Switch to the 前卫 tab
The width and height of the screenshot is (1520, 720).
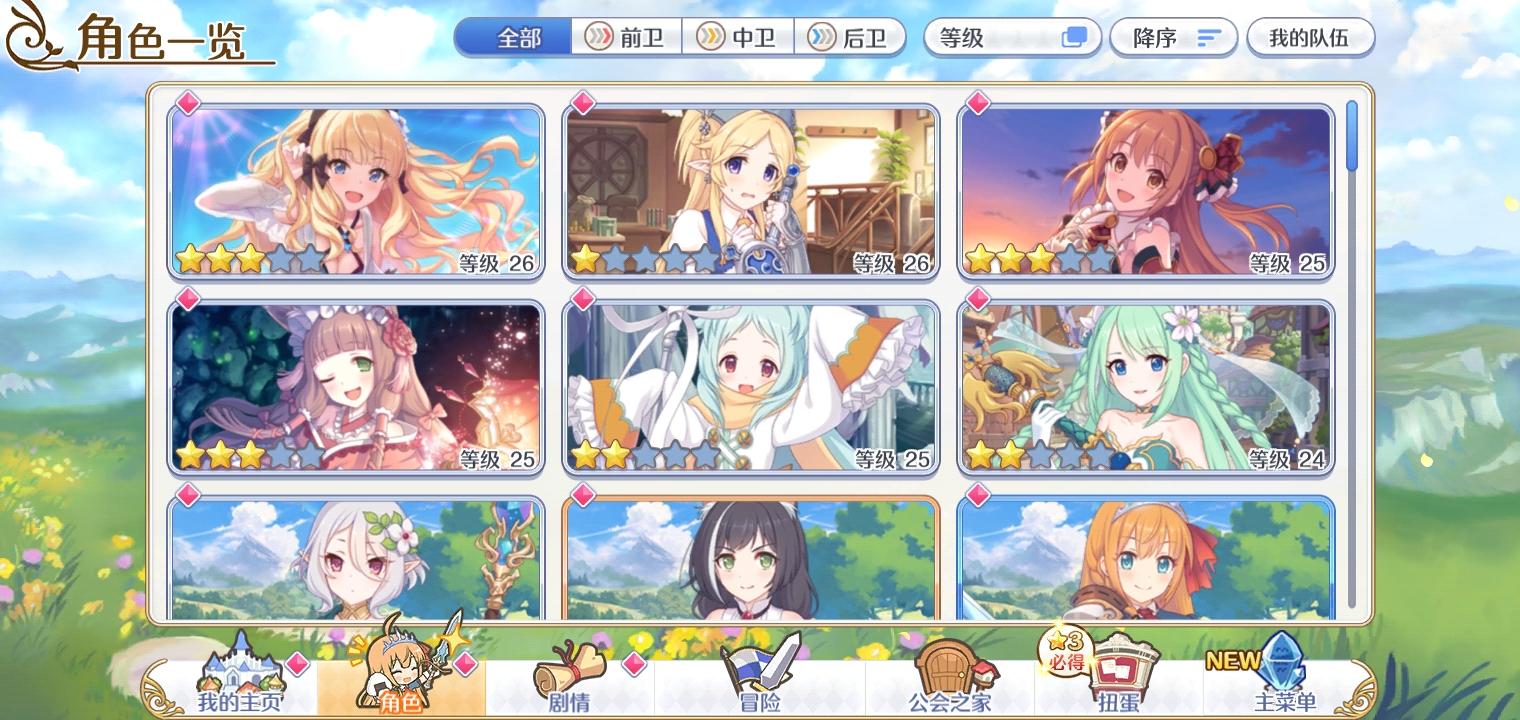pos(628,37)
